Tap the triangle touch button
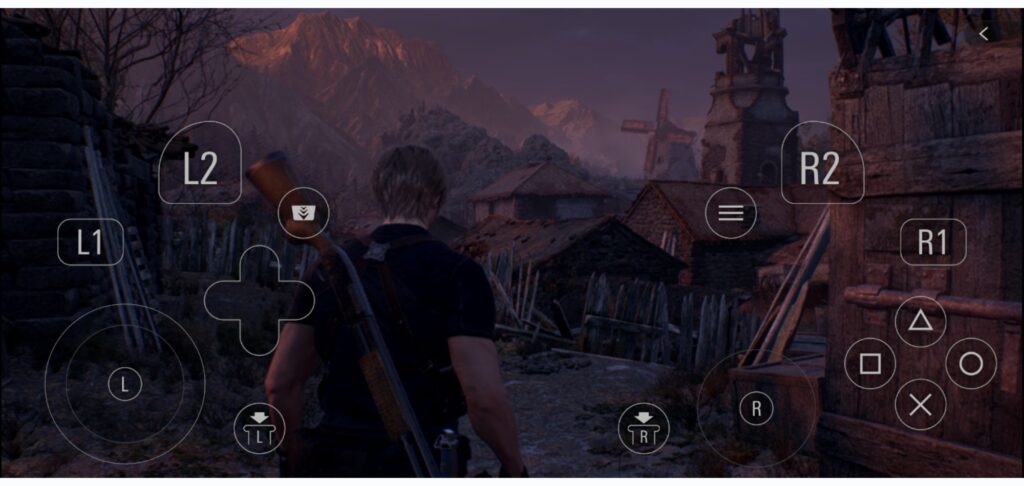The width and height of the screenshot is (1024, 486). tap(920, 321)
